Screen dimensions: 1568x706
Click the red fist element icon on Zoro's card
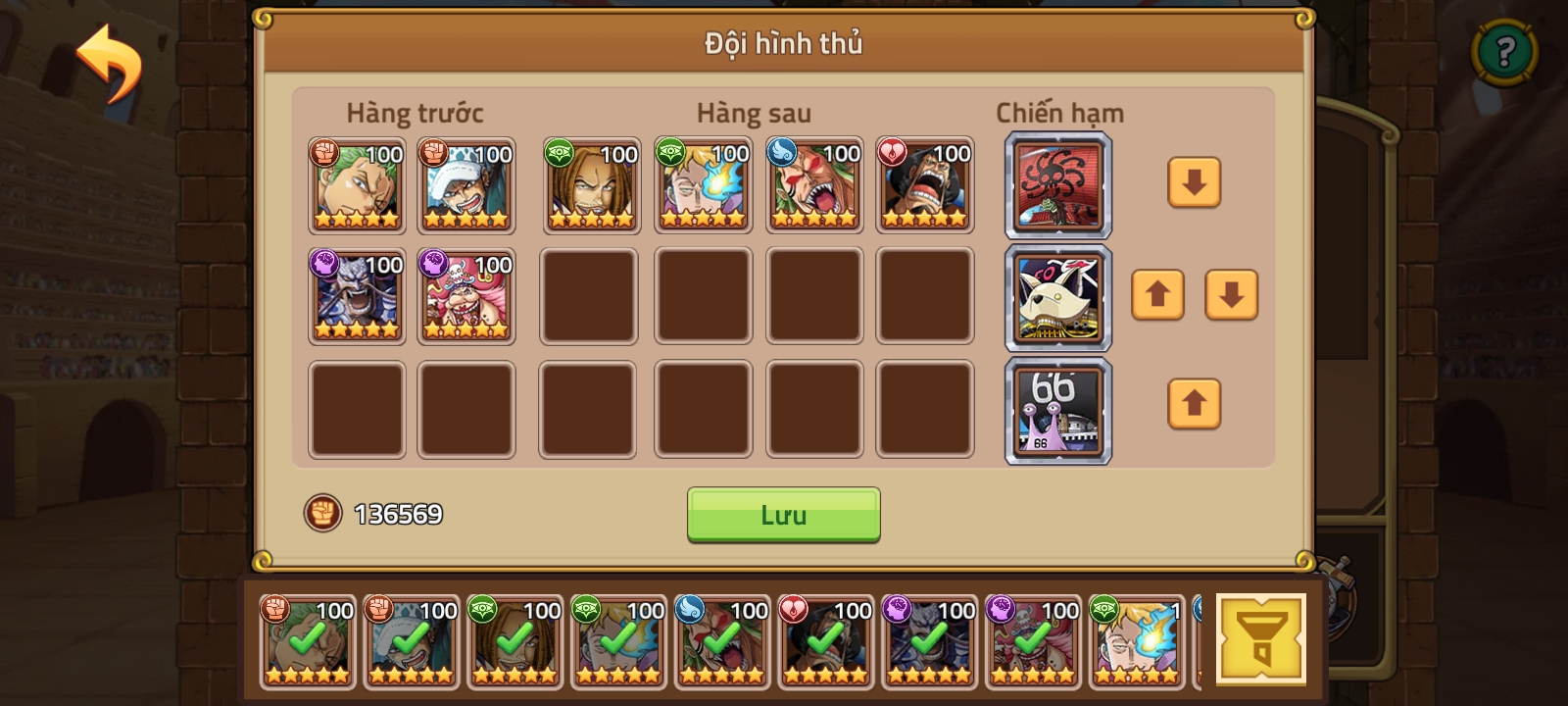point(326,153)
